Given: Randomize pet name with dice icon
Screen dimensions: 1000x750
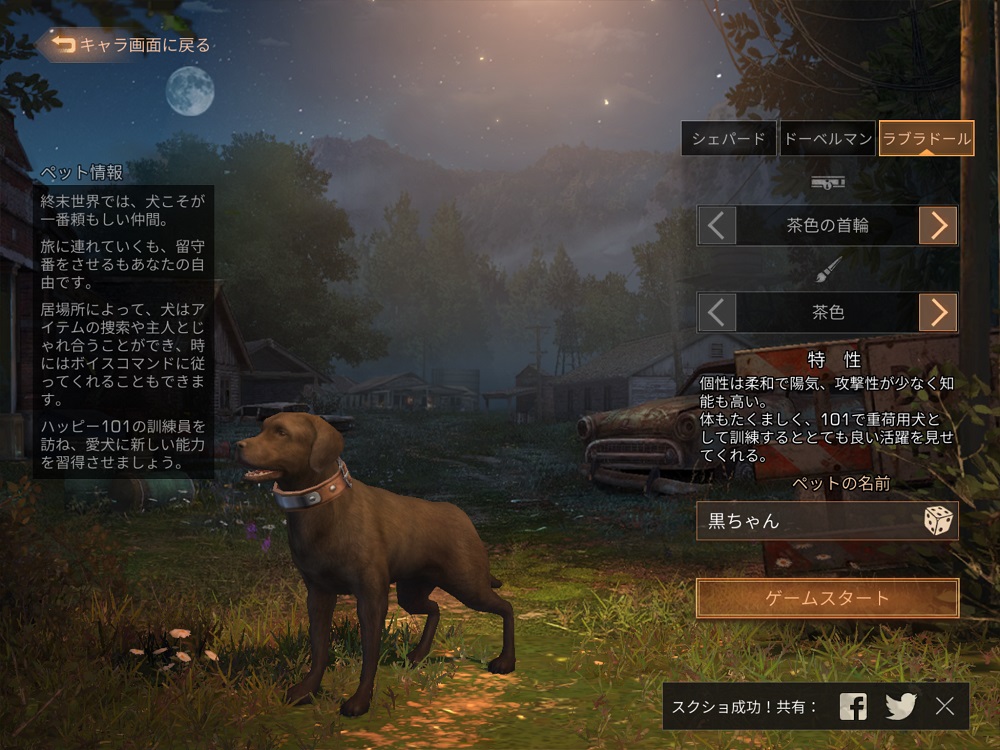Looking at the screenshot, I should pos(938,521).
